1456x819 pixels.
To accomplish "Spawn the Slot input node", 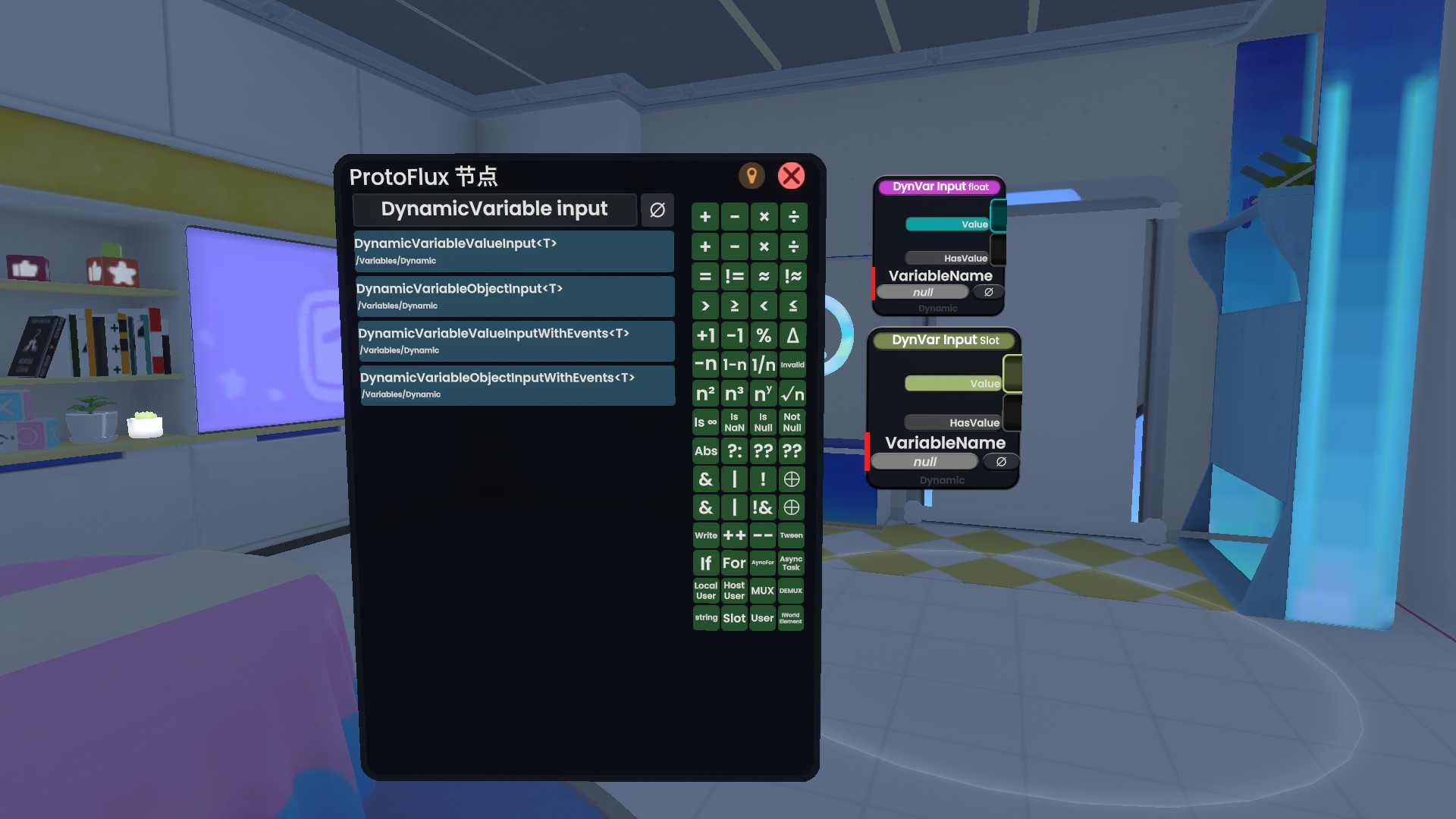I will (x=734, y=618).
